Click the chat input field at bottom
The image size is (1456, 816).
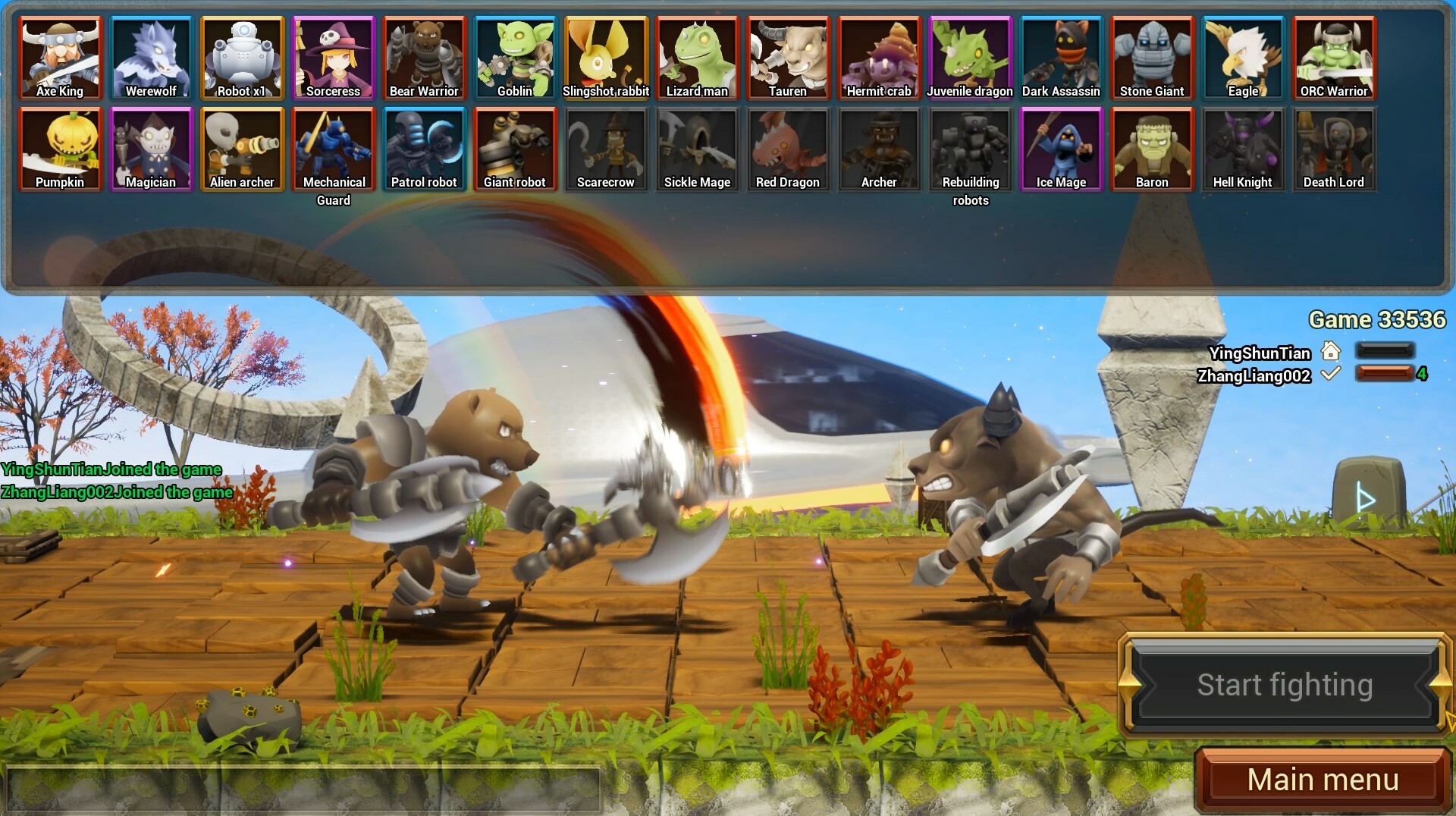click(x=303, y=790)
